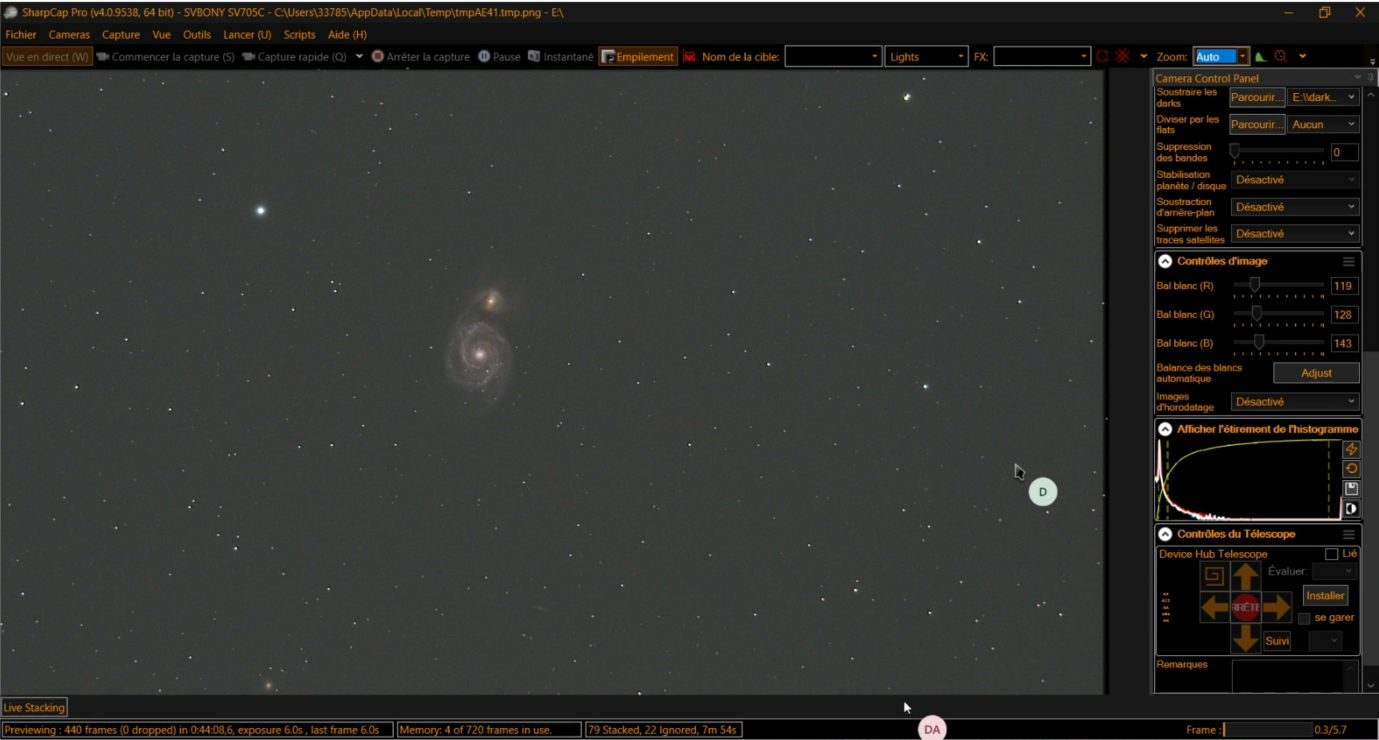The height and width of the screenshot is (740, 1379).
Task: Open the Zoom Auto dropdown
Action: [x=1242, y=57]
